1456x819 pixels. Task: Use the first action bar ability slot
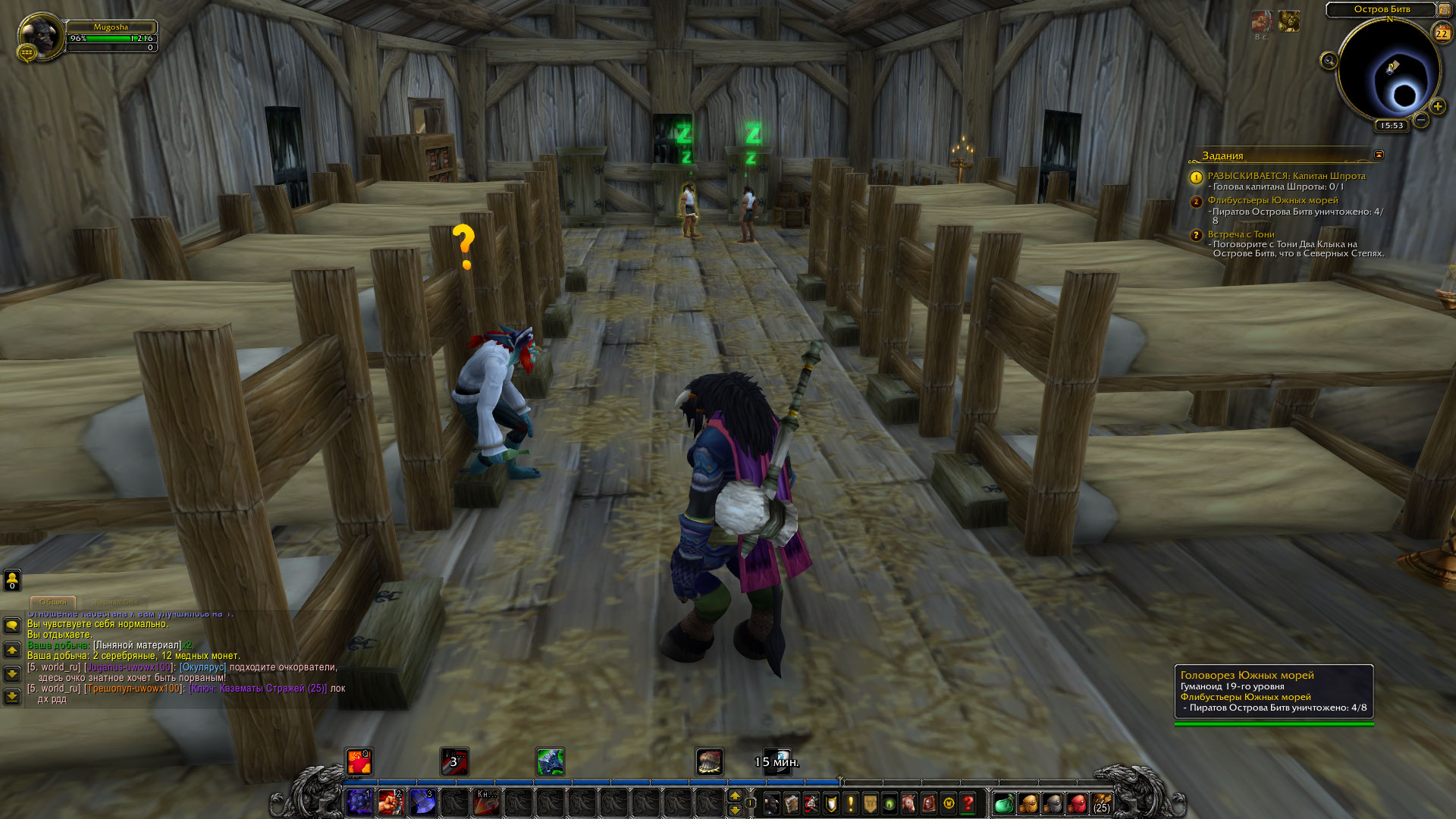(x=359, y=802)
